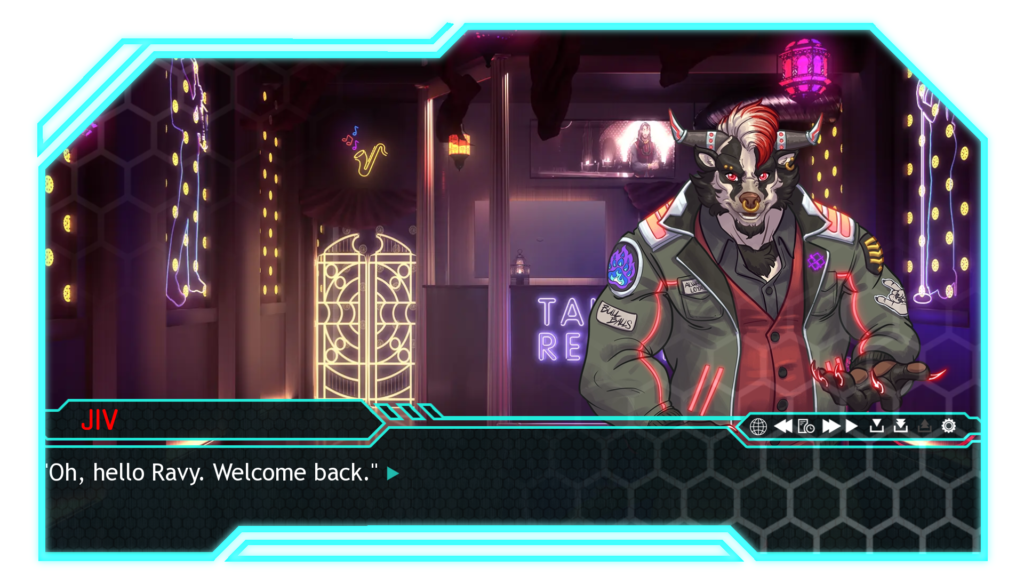
Task: Rewind with the double left arrows
Action: [783, 426]
